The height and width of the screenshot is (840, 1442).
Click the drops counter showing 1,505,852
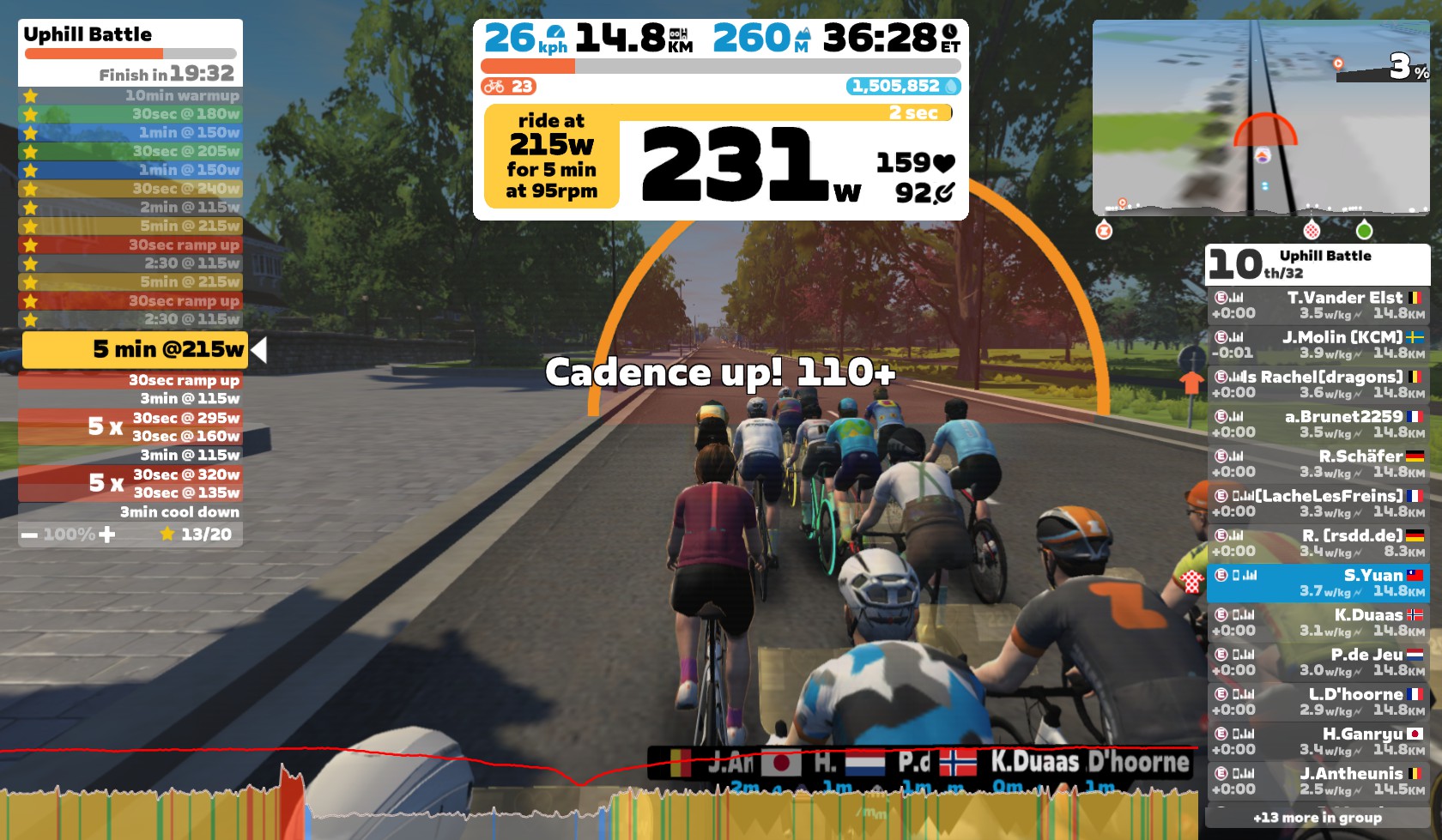[x=903, y=87]
